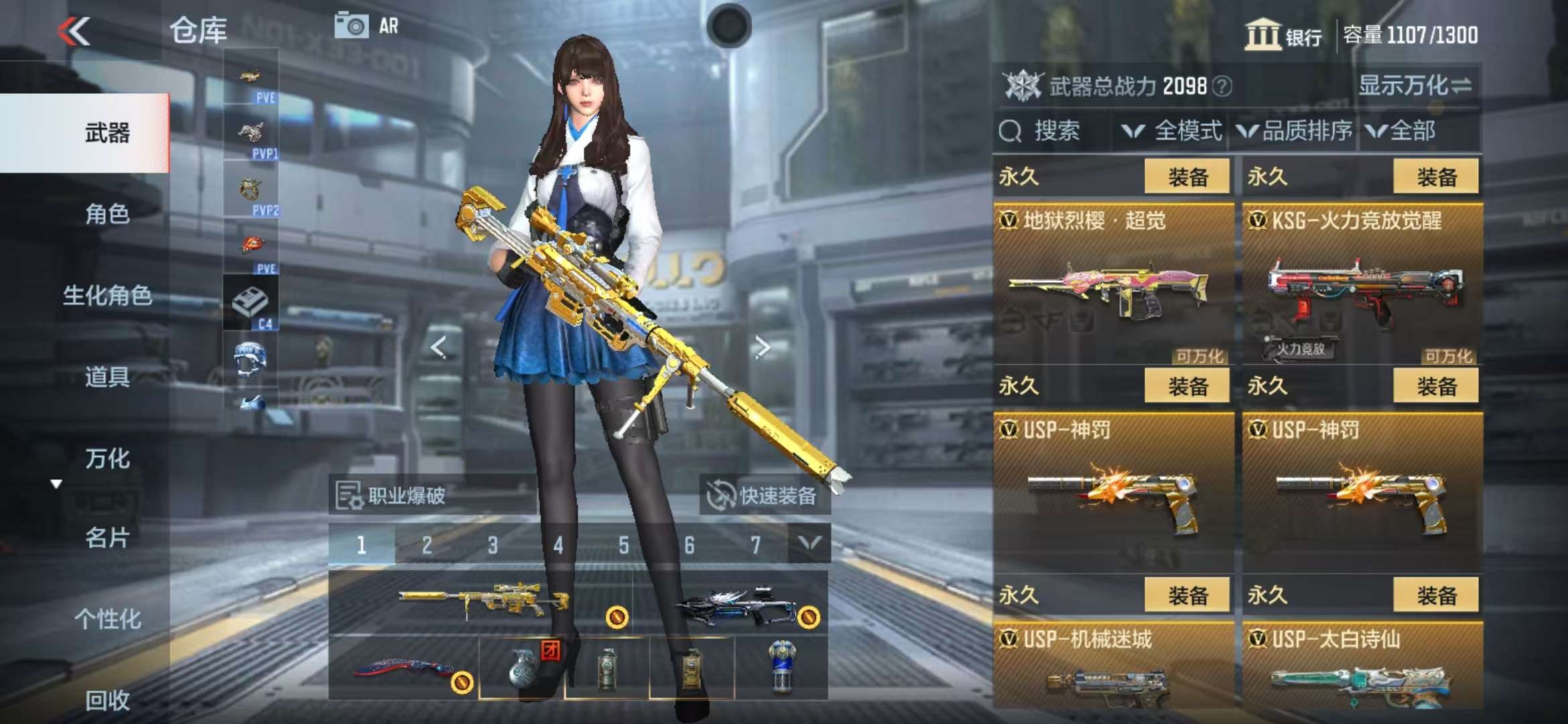Rotate the character with the right arrow
This screenshot has width=1568, height=724.
click(x=762, y=347)
